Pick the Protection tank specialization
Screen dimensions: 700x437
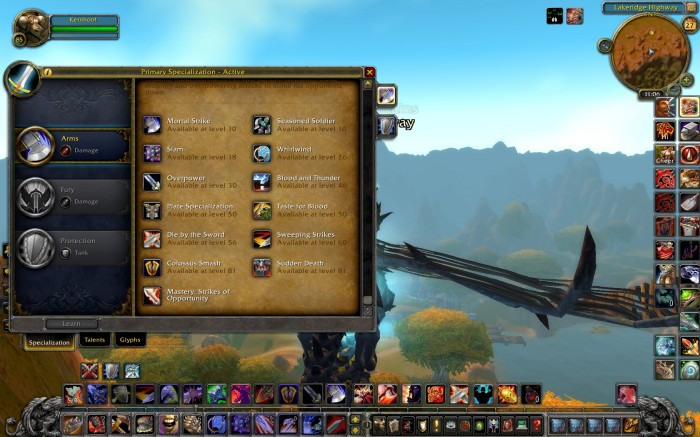click(72, 248)
